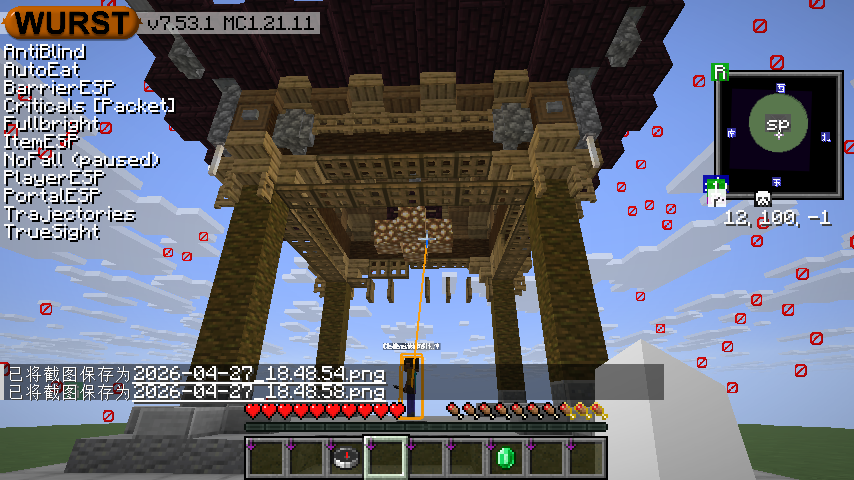The width and height of the screenshot is (854, 480).
Task: Click the highlighted empty hotbar slot
Action: coord(386,458)
